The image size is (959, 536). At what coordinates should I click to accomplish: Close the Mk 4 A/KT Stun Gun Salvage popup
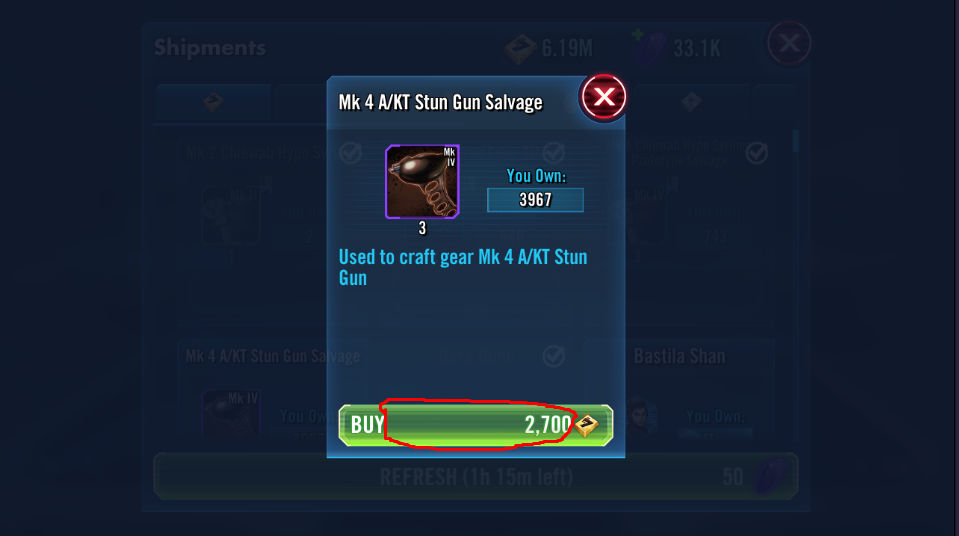tap(603, 97)
